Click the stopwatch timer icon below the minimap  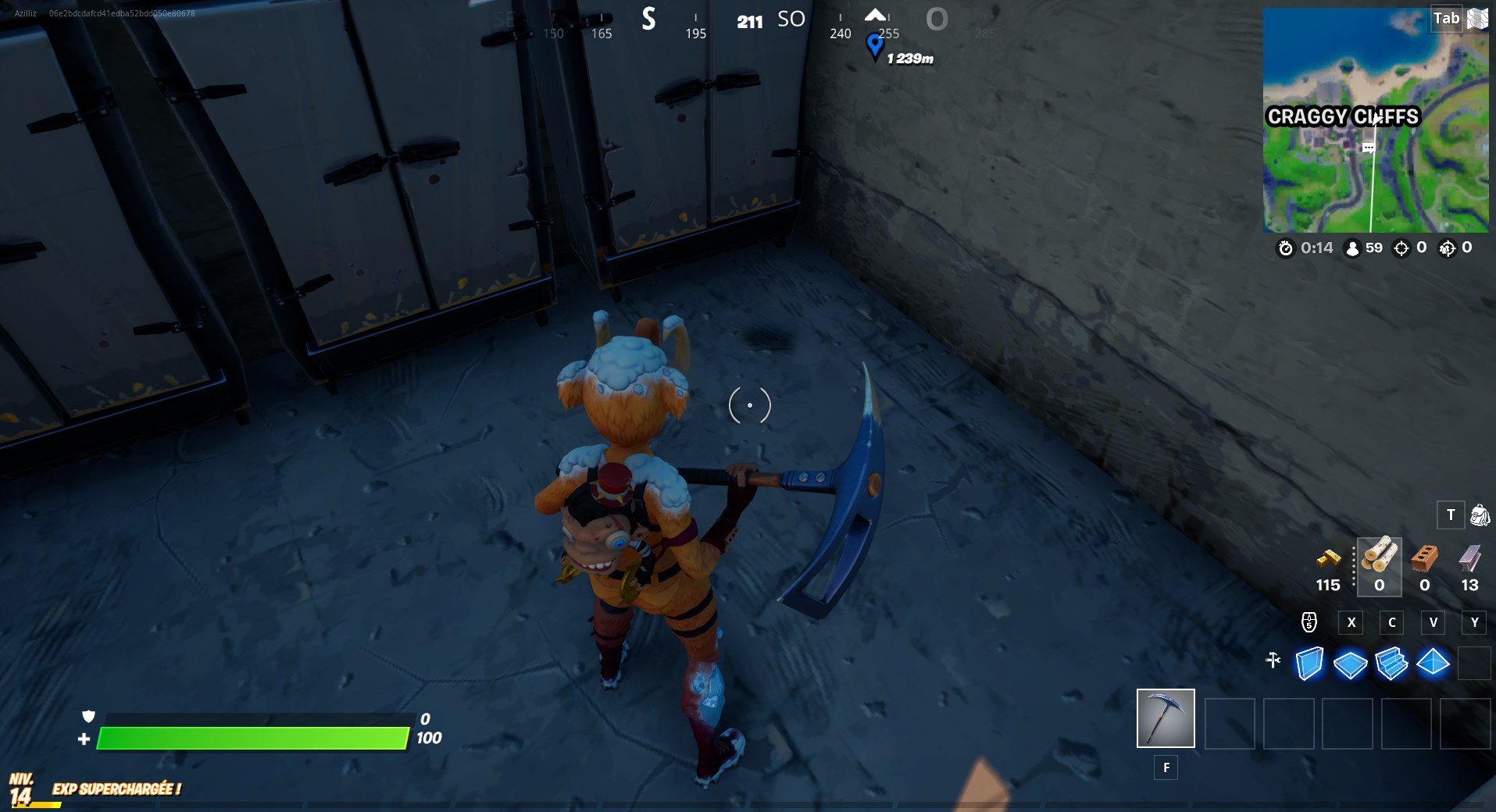click(1286, 249)
